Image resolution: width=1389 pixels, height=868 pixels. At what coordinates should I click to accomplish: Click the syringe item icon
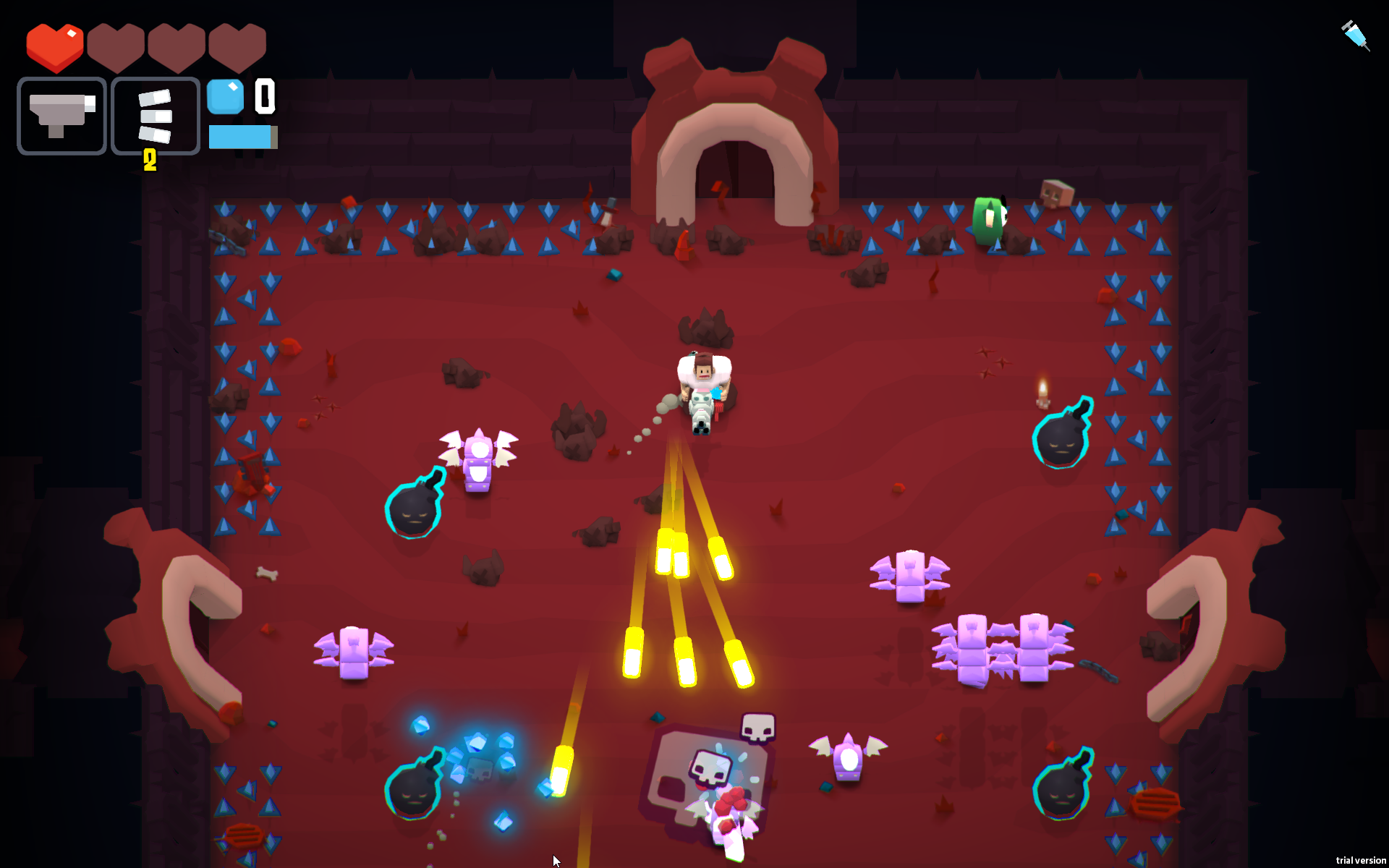1355,35
